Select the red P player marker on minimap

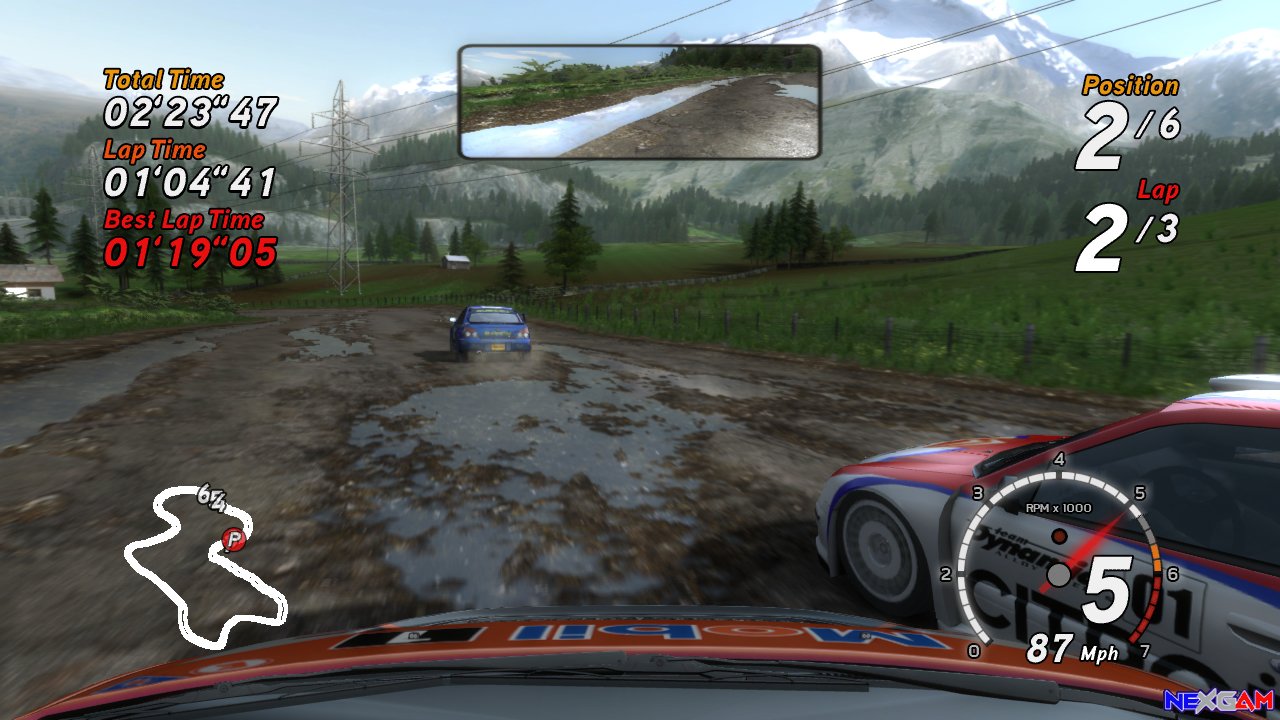pyautogui.click(x=234, y=540)
